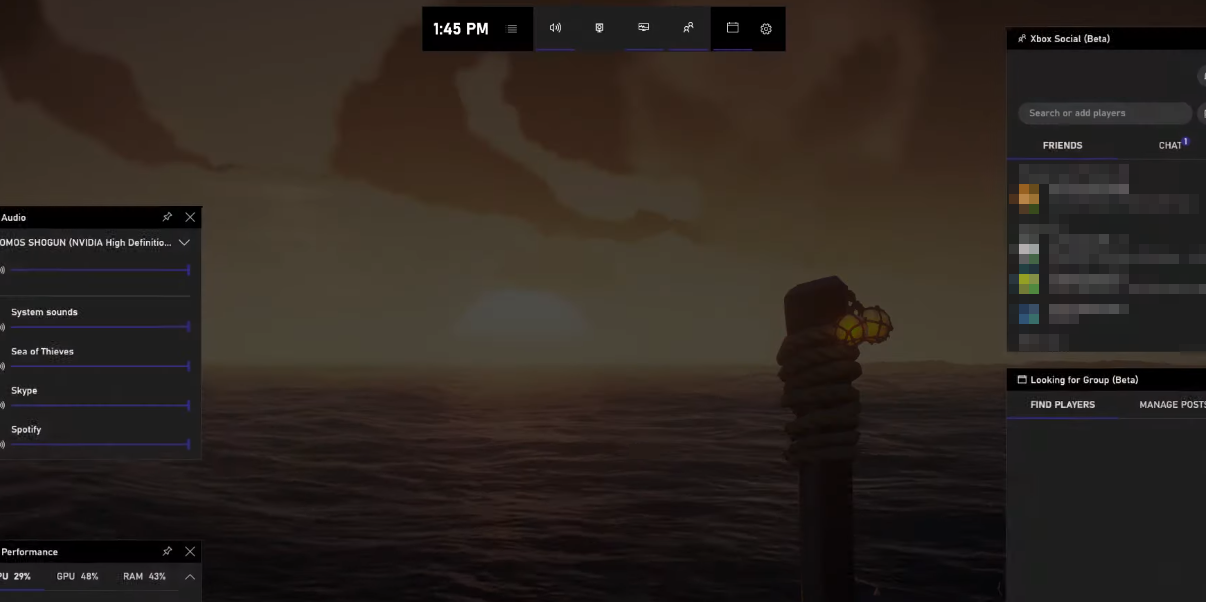Toggle the Capture widget icon
The image size is (1206, 602).
click(x=599, y=28)
